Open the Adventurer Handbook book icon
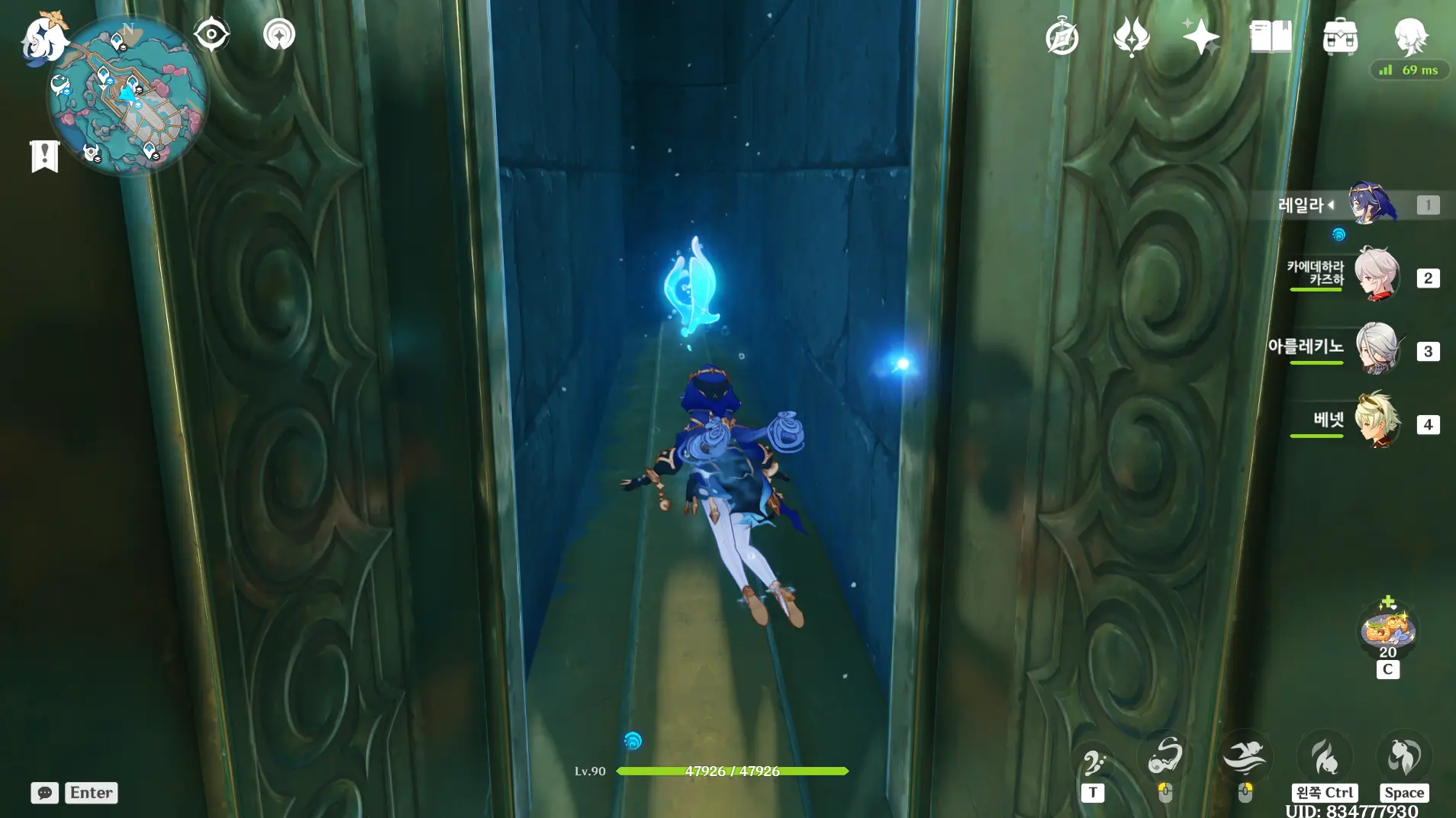This screenshot has height=818, width=1456. pyautogui.click(x=1271, y=37)
